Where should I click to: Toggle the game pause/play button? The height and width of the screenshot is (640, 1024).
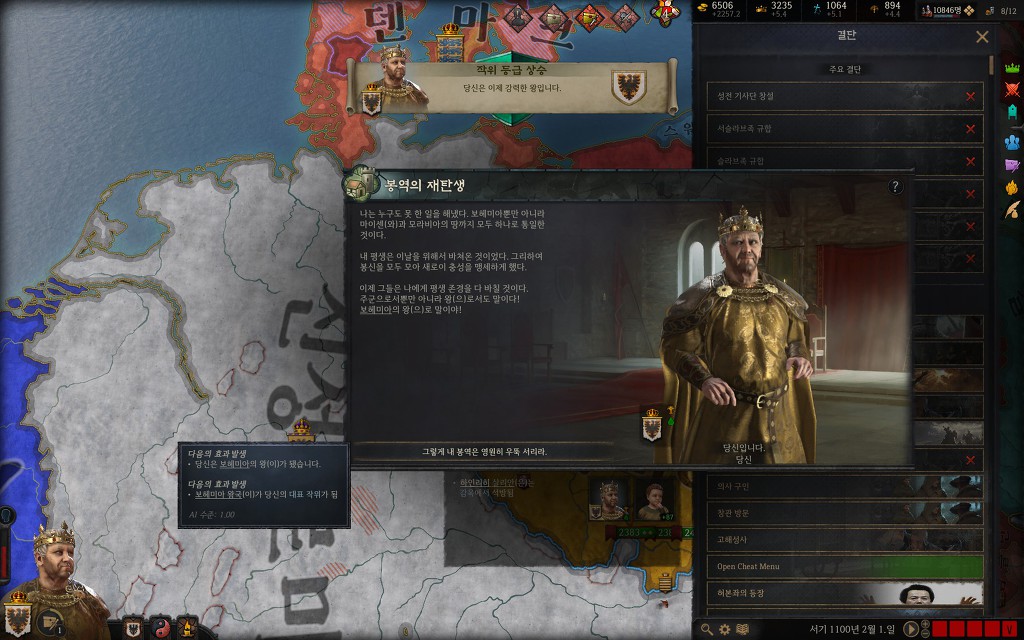tap(911, 629)
